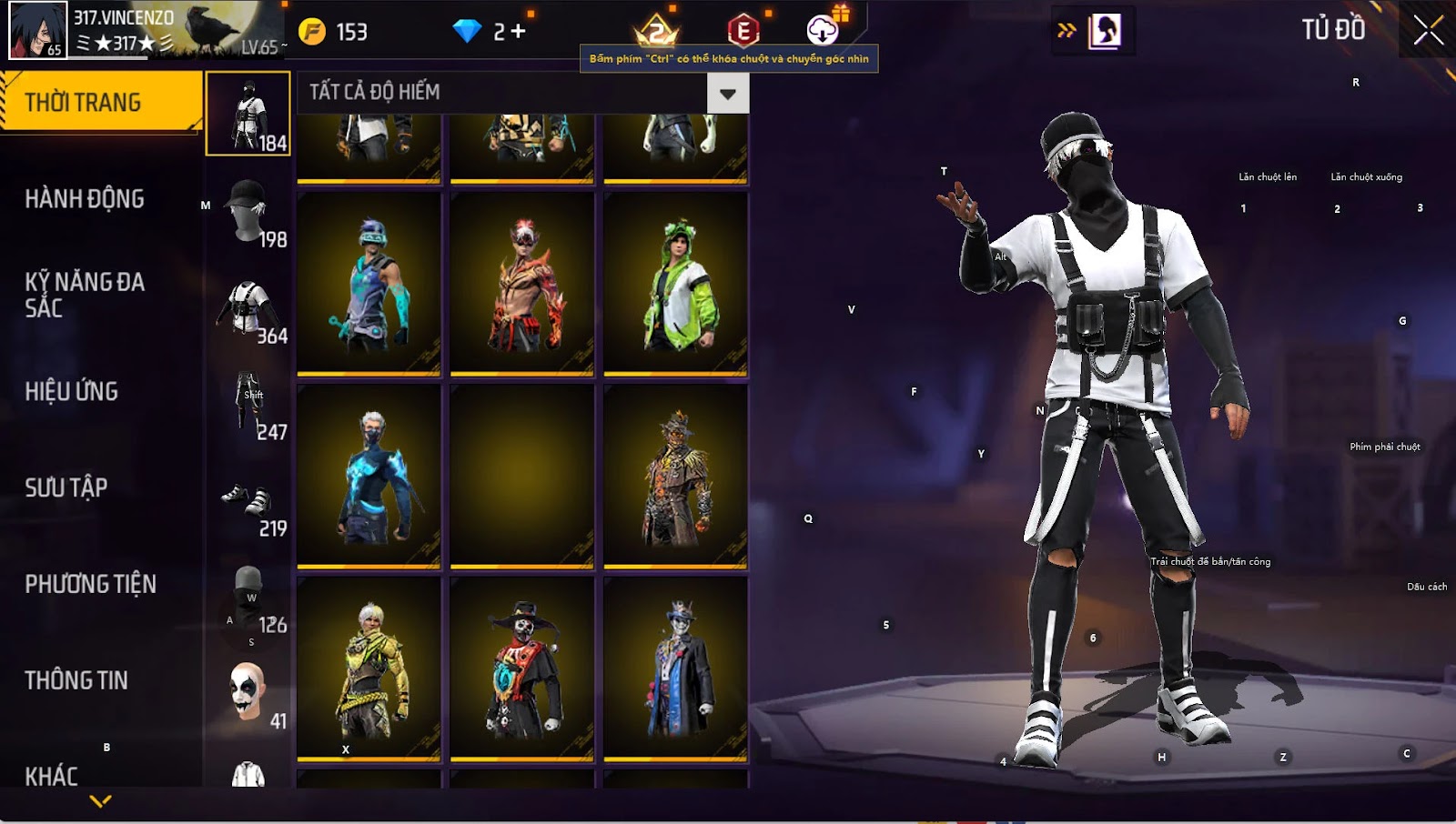Add more diamonds with the plus button

(x=519, y=32)
